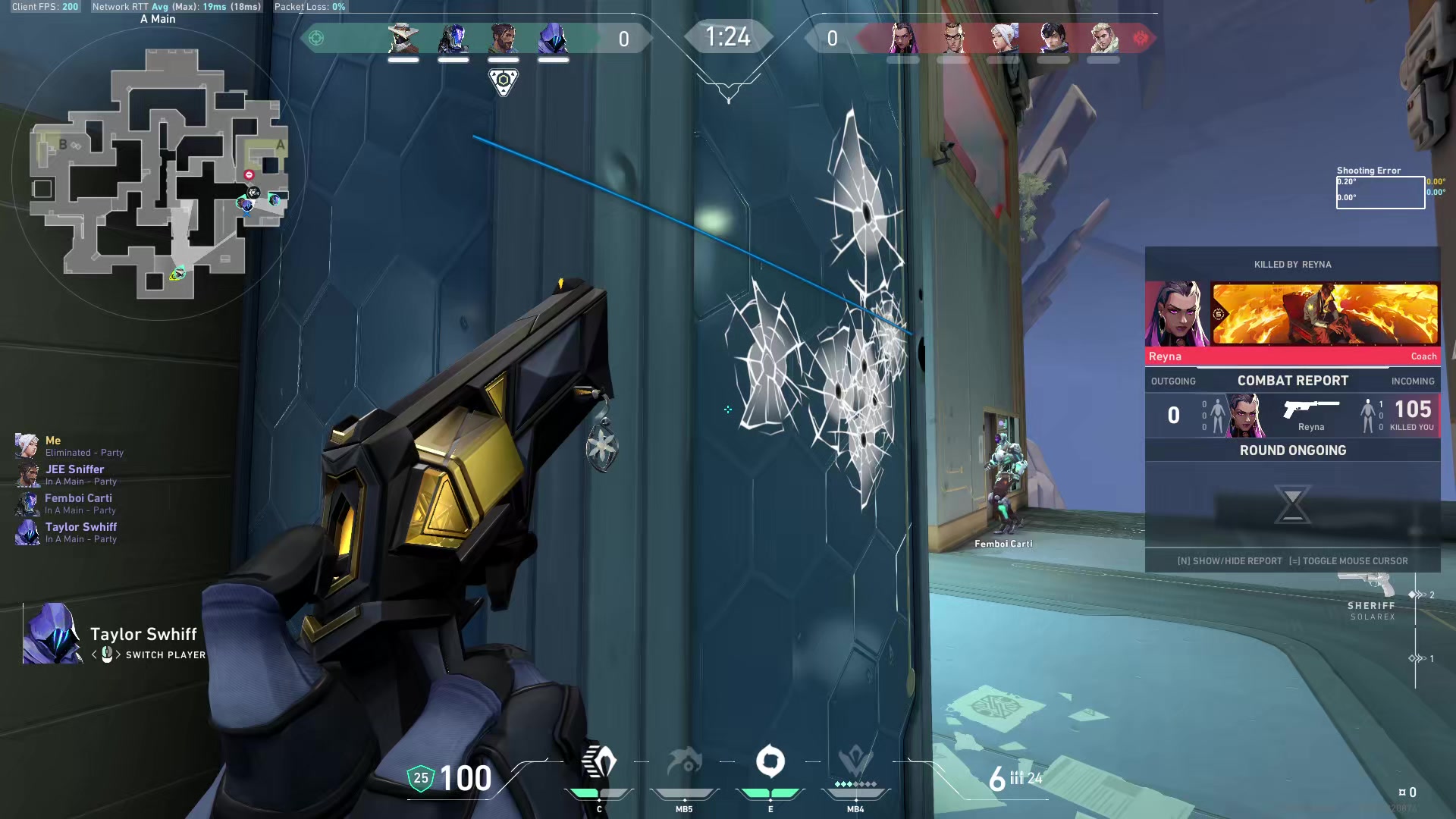Choose Femboi Carti in the party list
1456x819 pixels.
pos(77,504)
